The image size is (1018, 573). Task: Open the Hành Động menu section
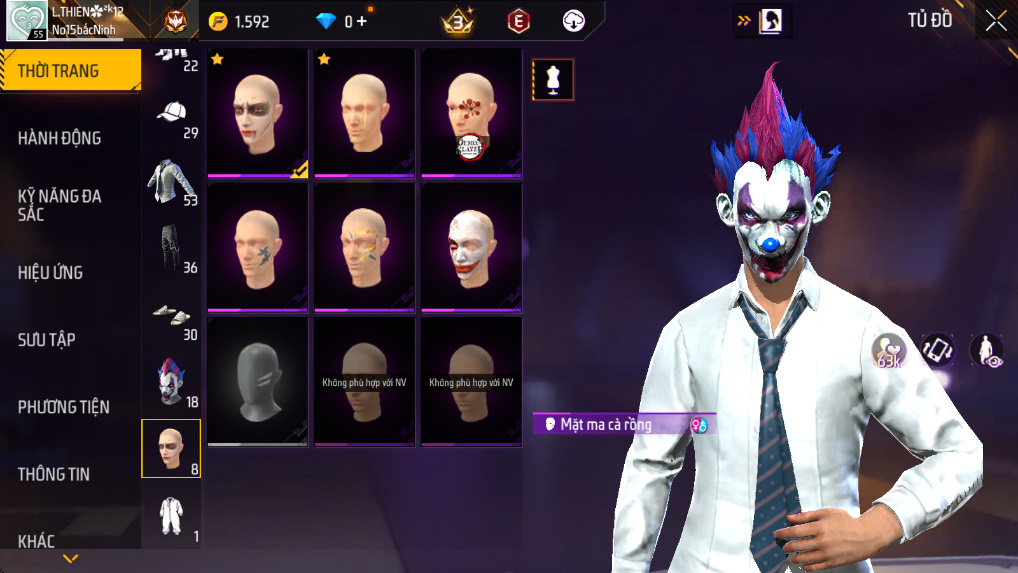point(60,138)
